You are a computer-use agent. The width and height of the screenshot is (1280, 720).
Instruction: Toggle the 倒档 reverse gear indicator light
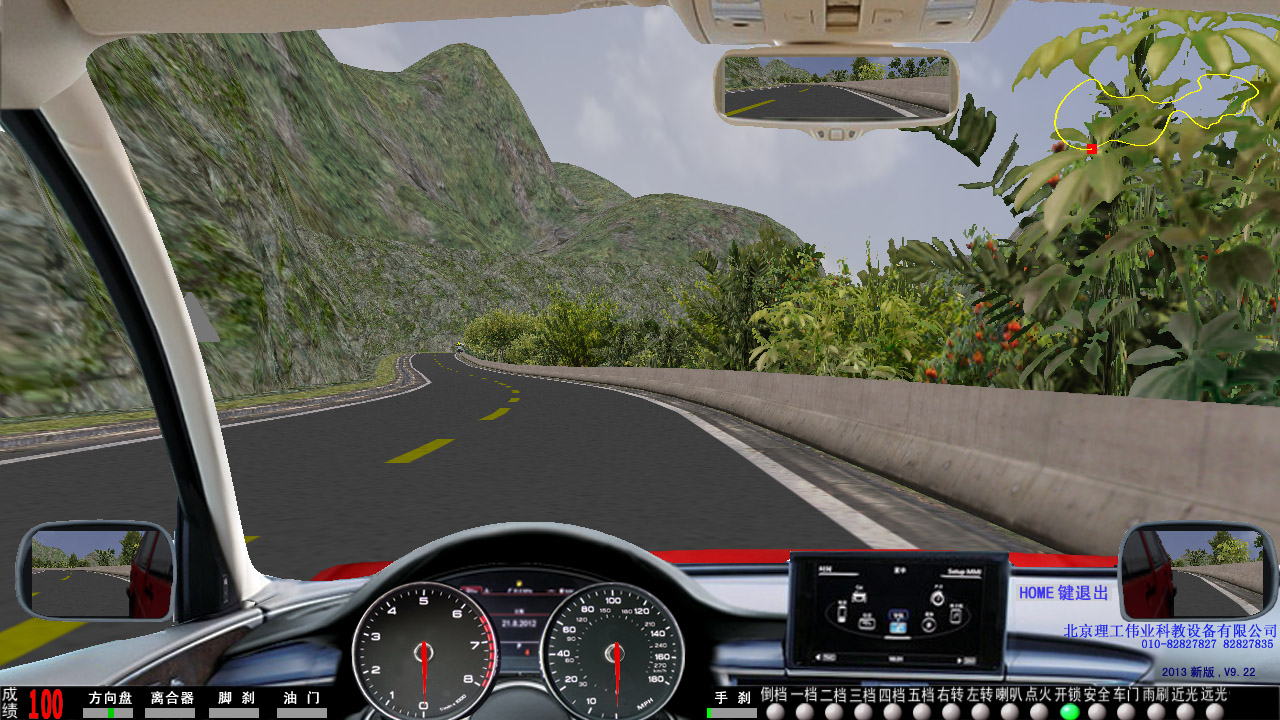point(775,712)
